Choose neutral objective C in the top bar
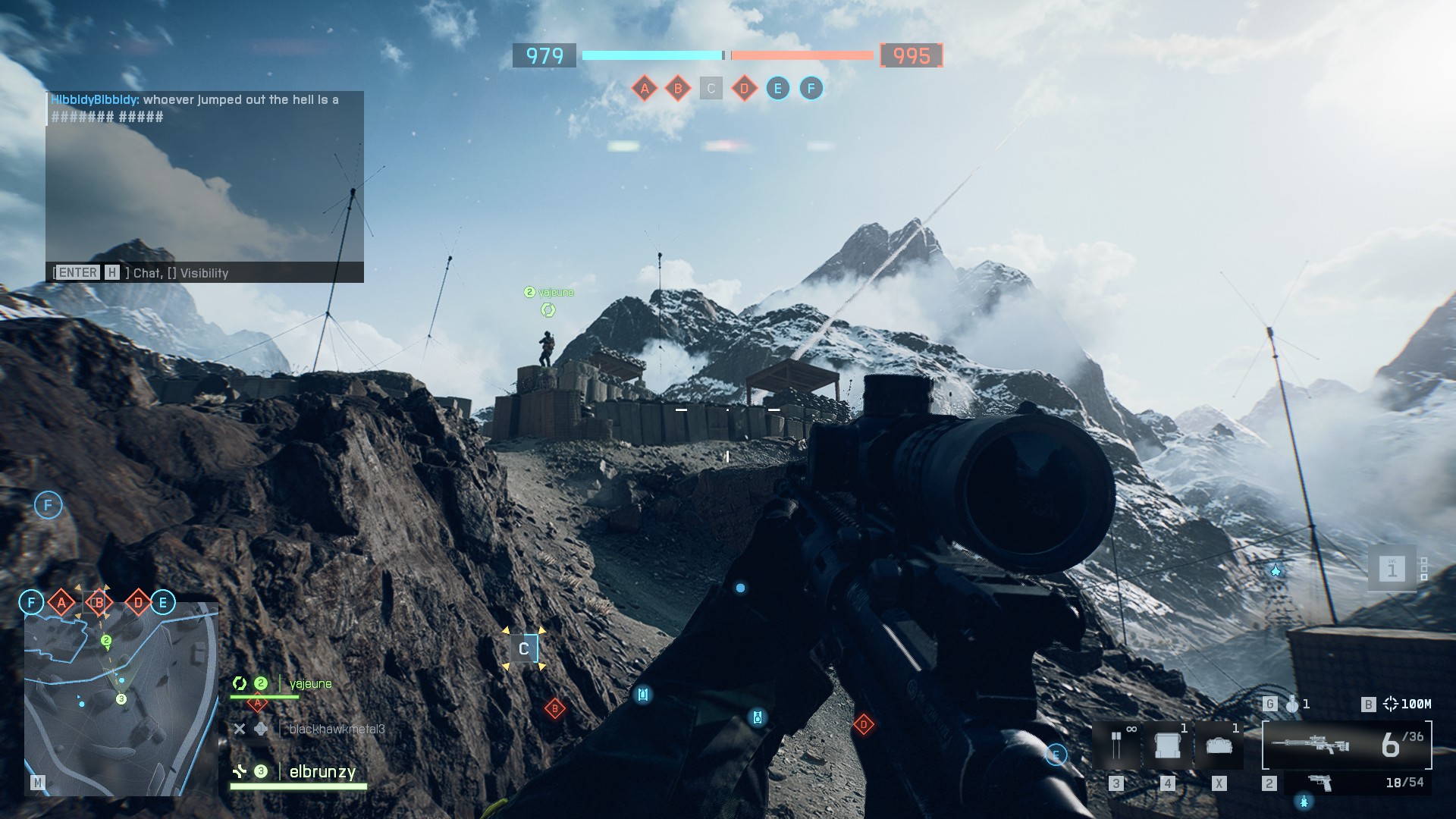This screenshot has height=819, width=1456. click(x=711, y=89)
